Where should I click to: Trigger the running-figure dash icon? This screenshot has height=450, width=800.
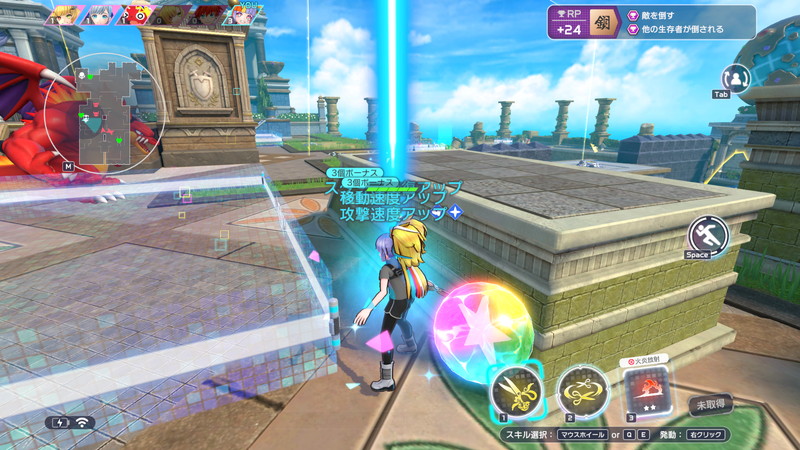(707, 235)
